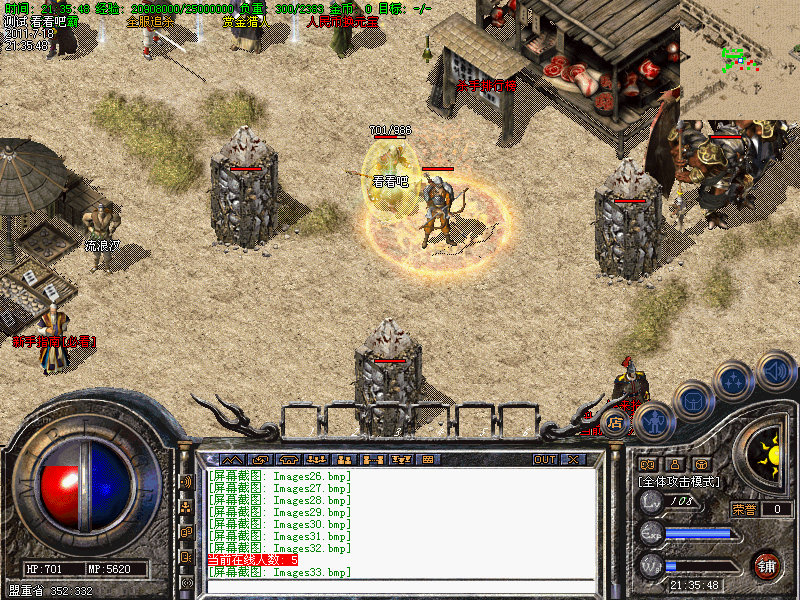Click the sound-wave chat channel icon

pos(187,482)
